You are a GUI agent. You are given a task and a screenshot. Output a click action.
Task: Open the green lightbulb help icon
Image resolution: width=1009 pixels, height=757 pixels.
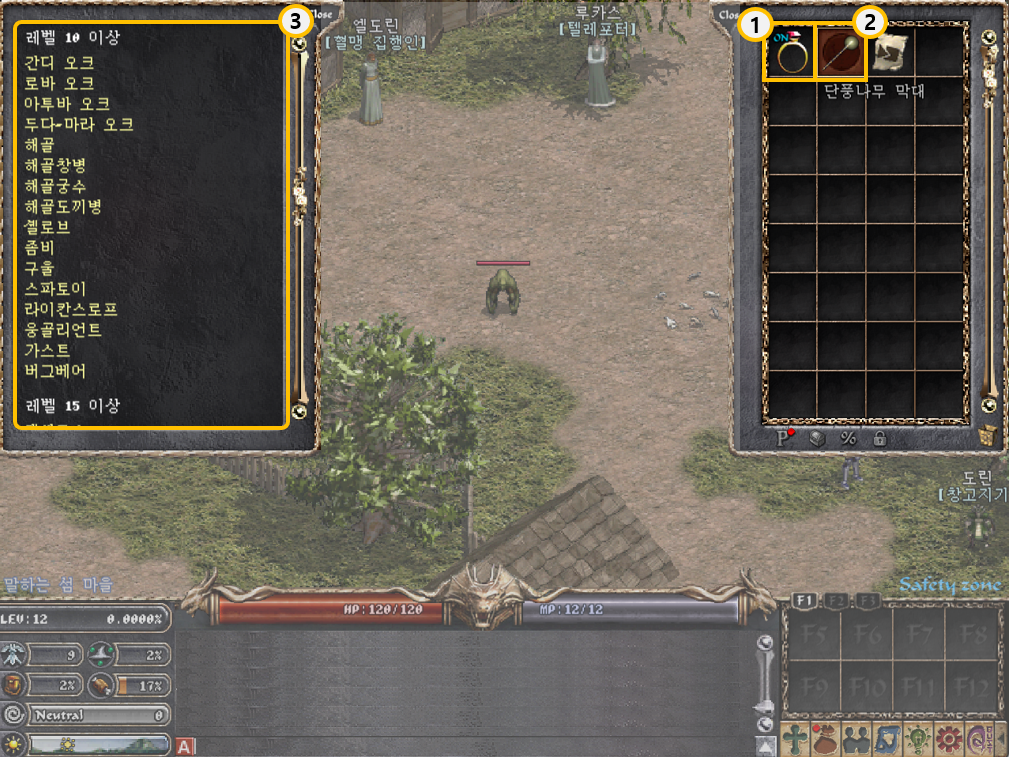917,740
